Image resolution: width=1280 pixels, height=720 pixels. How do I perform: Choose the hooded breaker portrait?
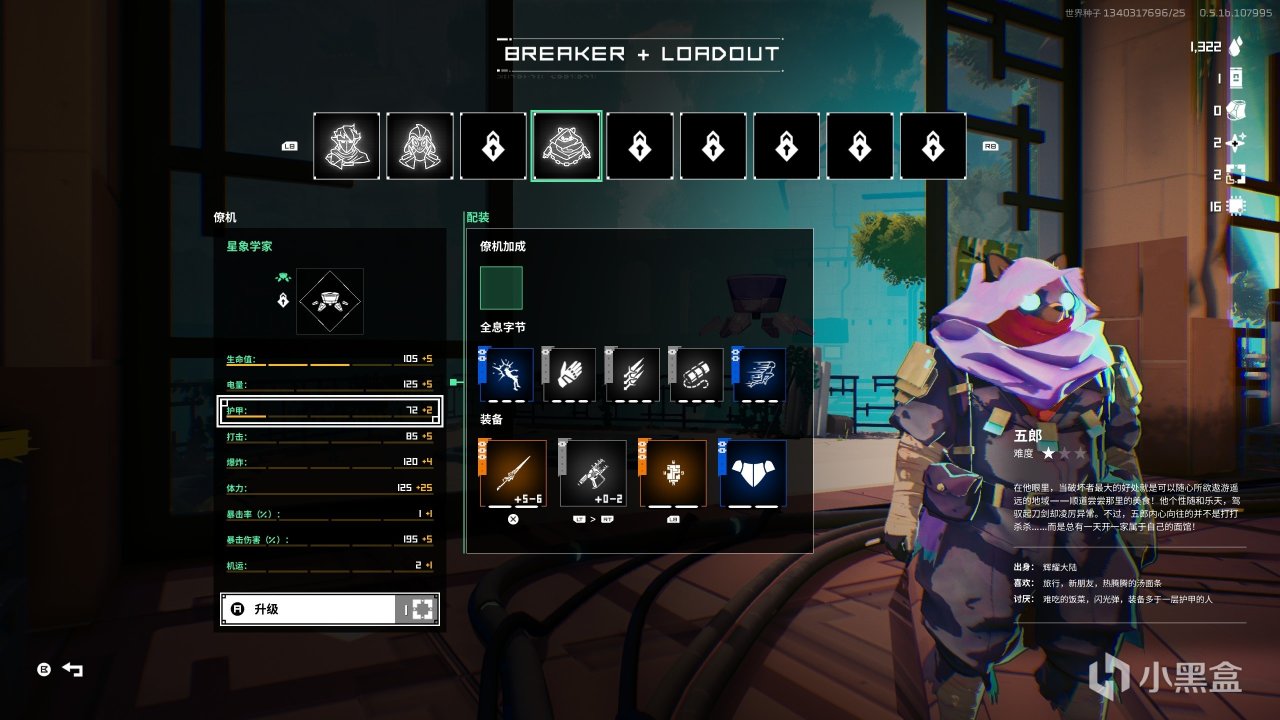click(x=420, y=146)
